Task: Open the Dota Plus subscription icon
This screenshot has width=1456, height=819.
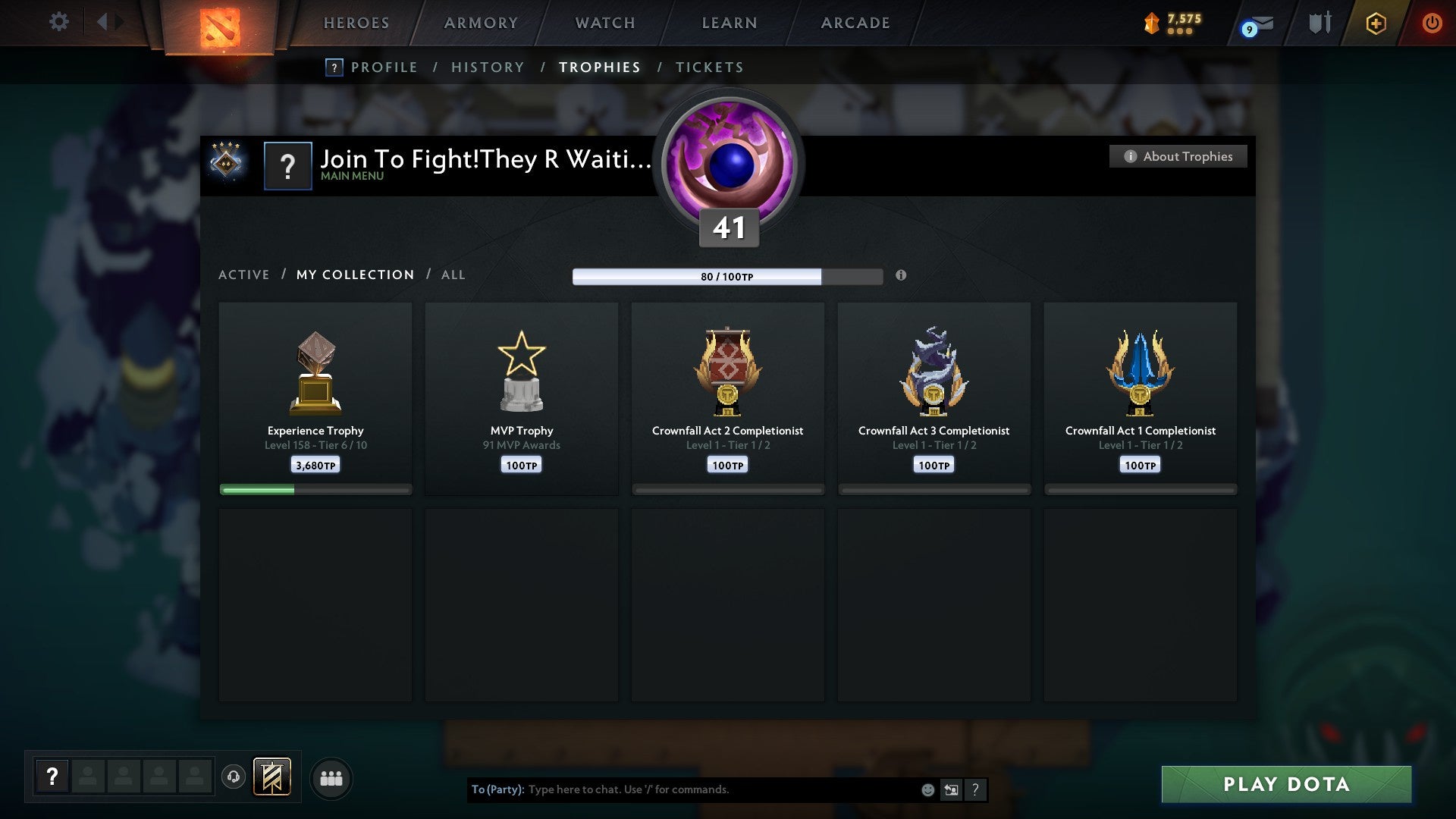Action: 1375,23
